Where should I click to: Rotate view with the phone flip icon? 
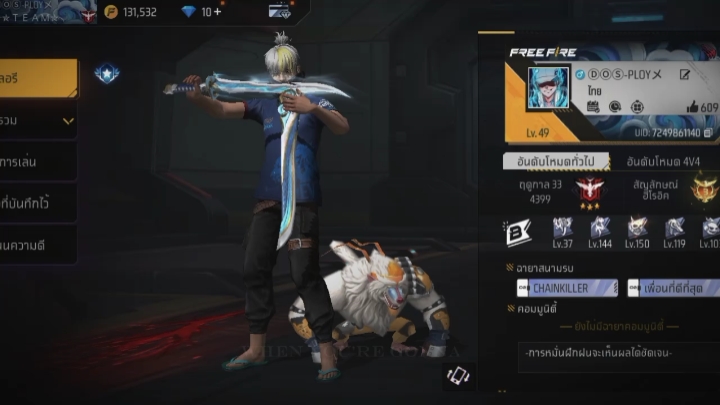point(458,375)
